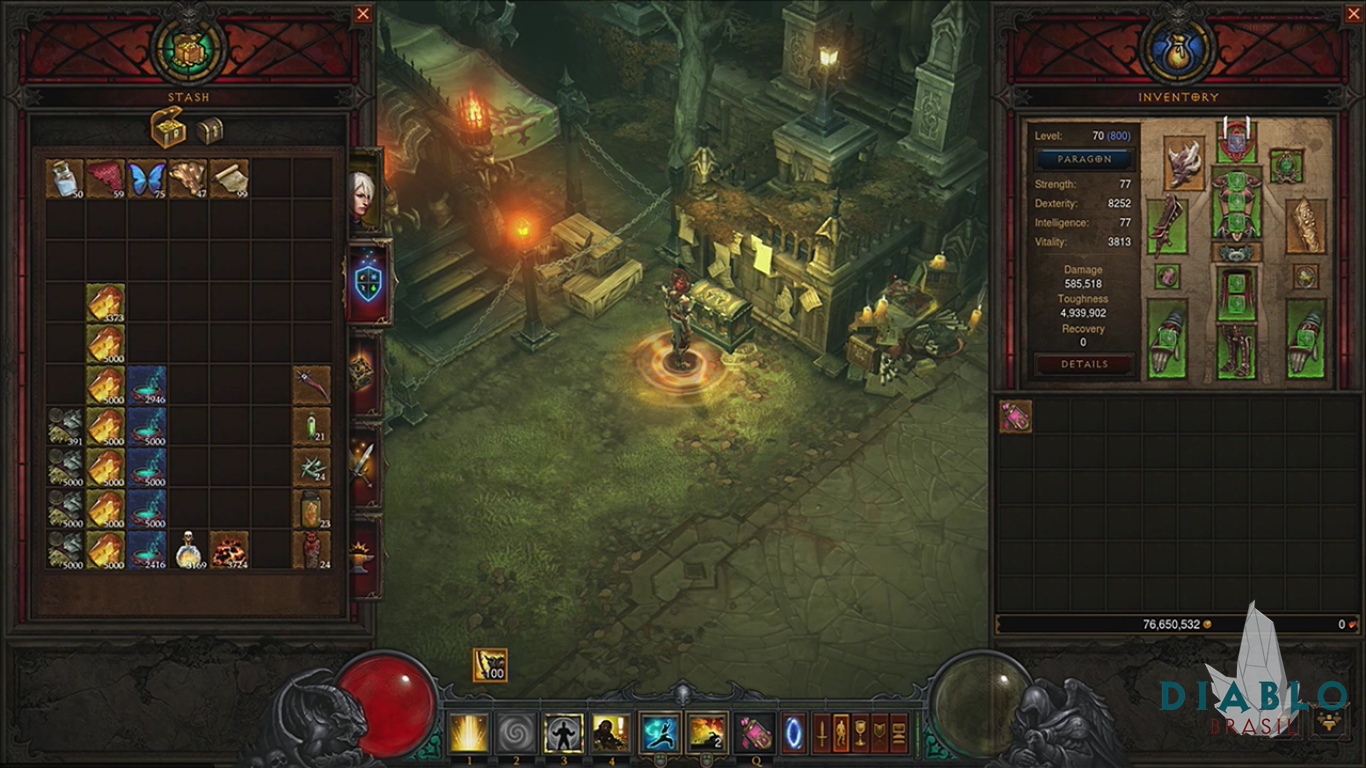Use the blue flying kick skill
1366x768 pixels.
[x=659, y=733]
